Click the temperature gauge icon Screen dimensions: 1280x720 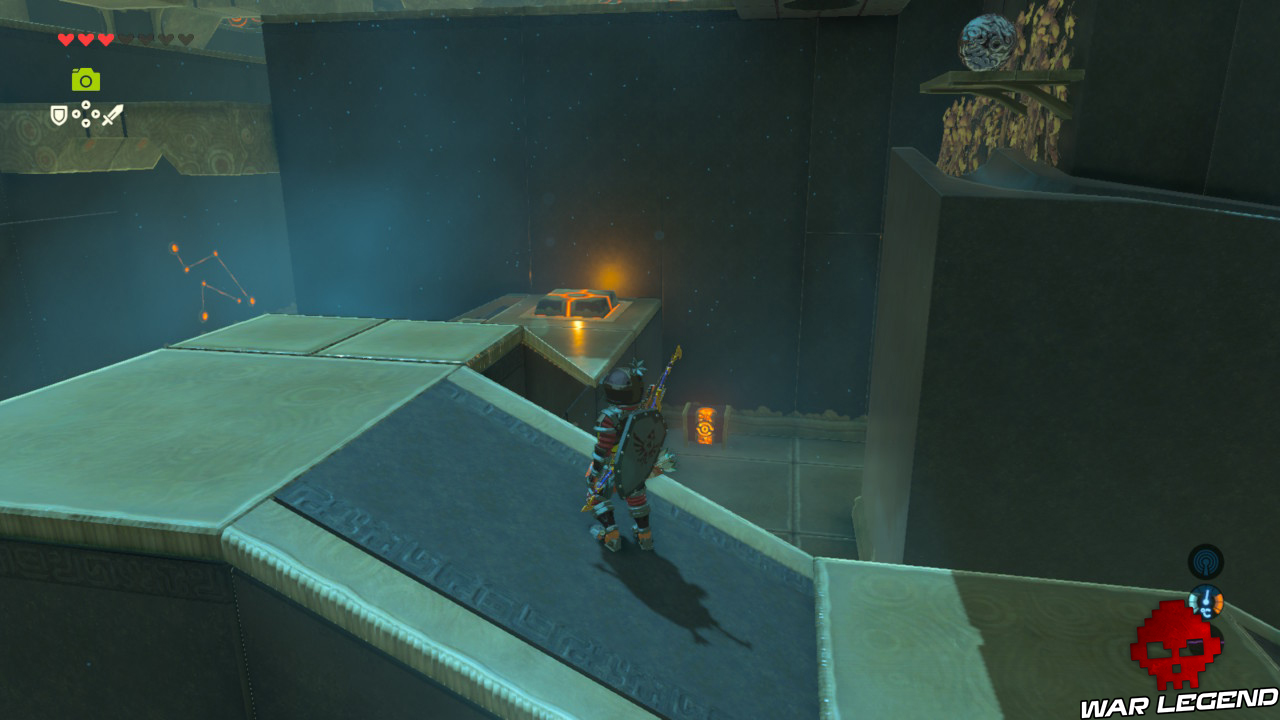(1206, 601)
